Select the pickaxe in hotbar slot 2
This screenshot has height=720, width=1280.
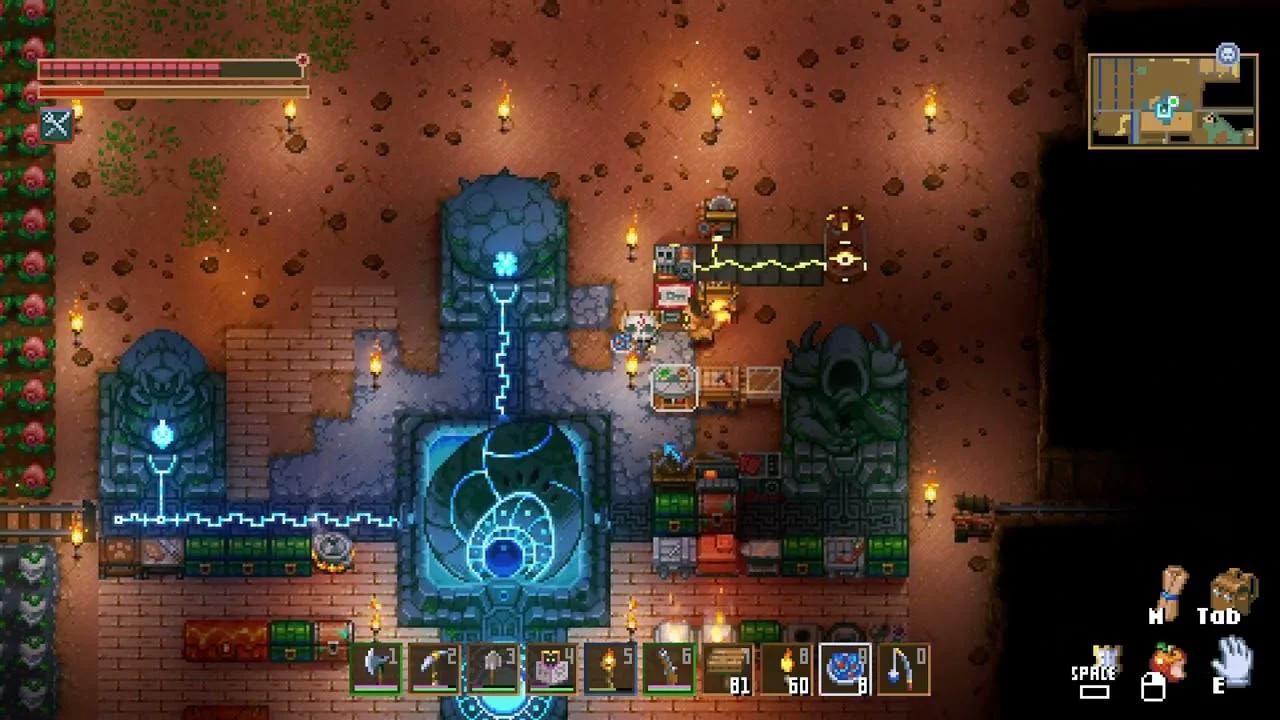pyautogui.click(x=434, y=669)
